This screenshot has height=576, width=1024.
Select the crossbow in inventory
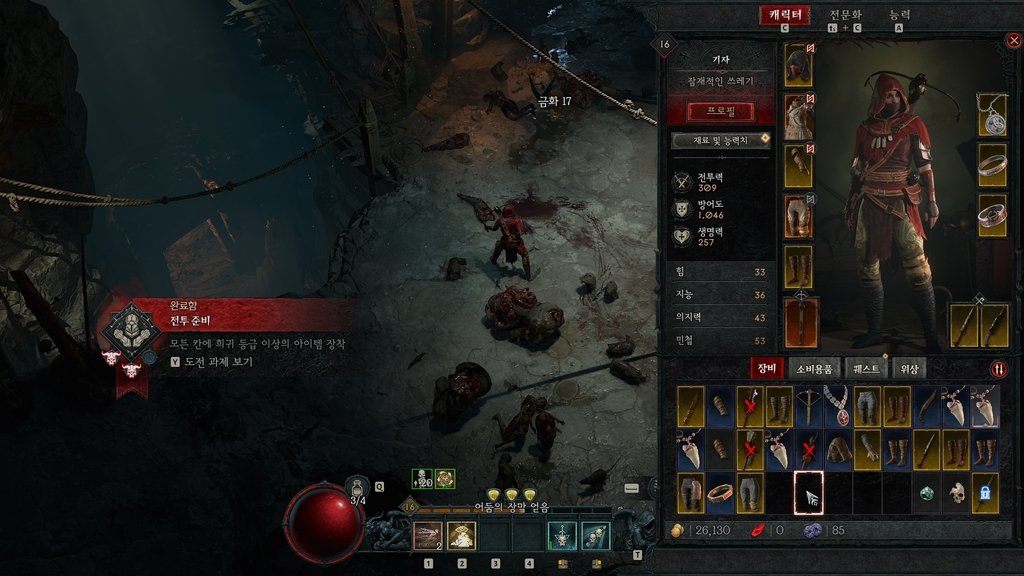point(808,407)
